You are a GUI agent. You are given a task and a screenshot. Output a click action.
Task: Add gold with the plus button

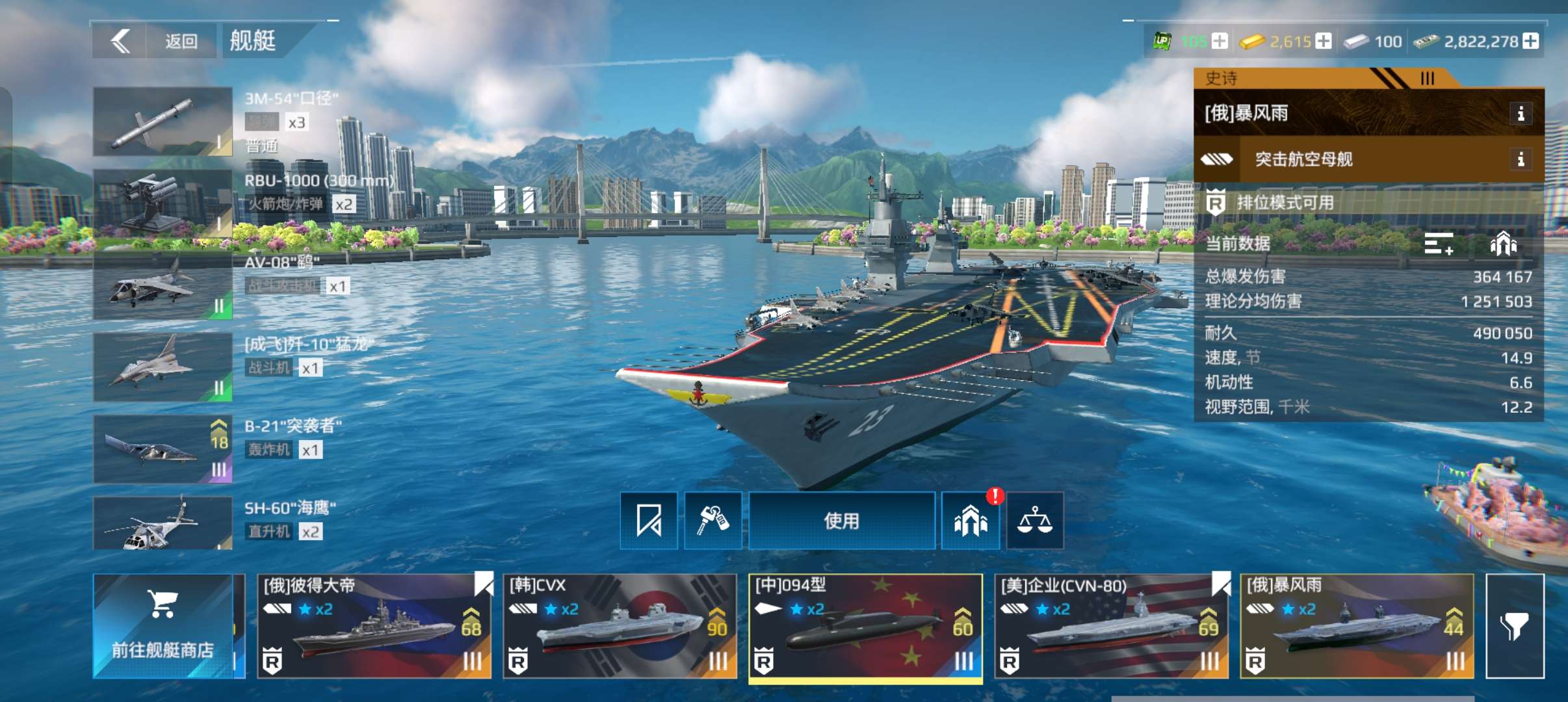(x=1324, y=42)
